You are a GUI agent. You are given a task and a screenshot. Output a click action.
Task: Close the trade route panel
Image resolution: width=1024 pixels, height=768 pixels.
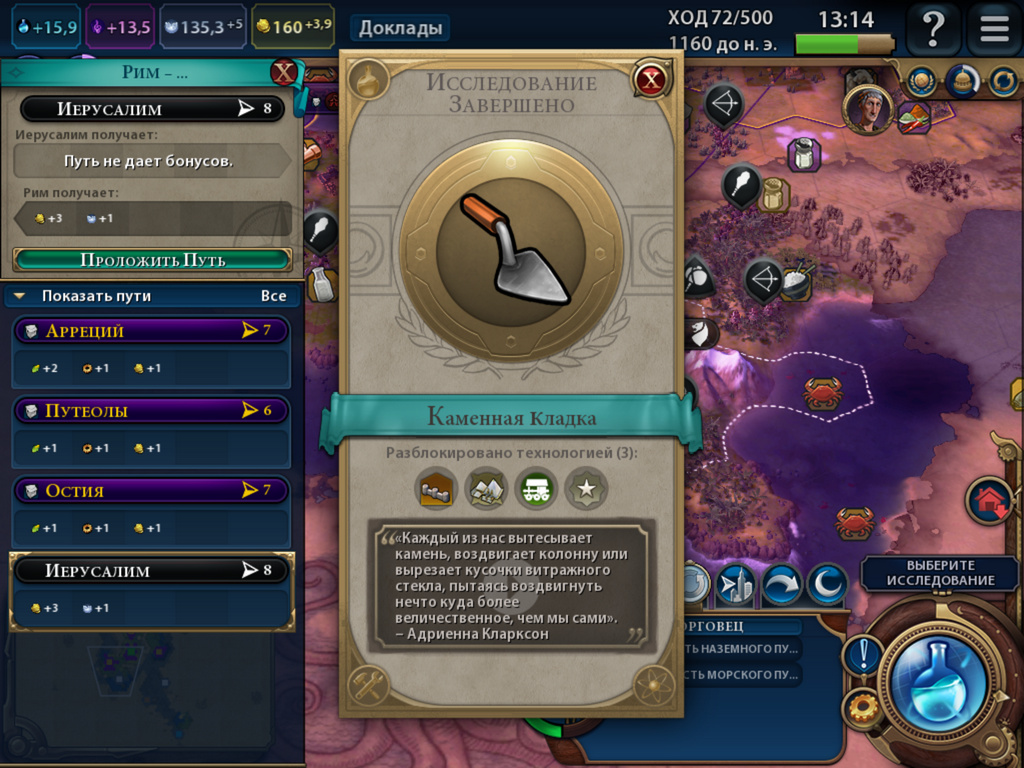point(285,73)
